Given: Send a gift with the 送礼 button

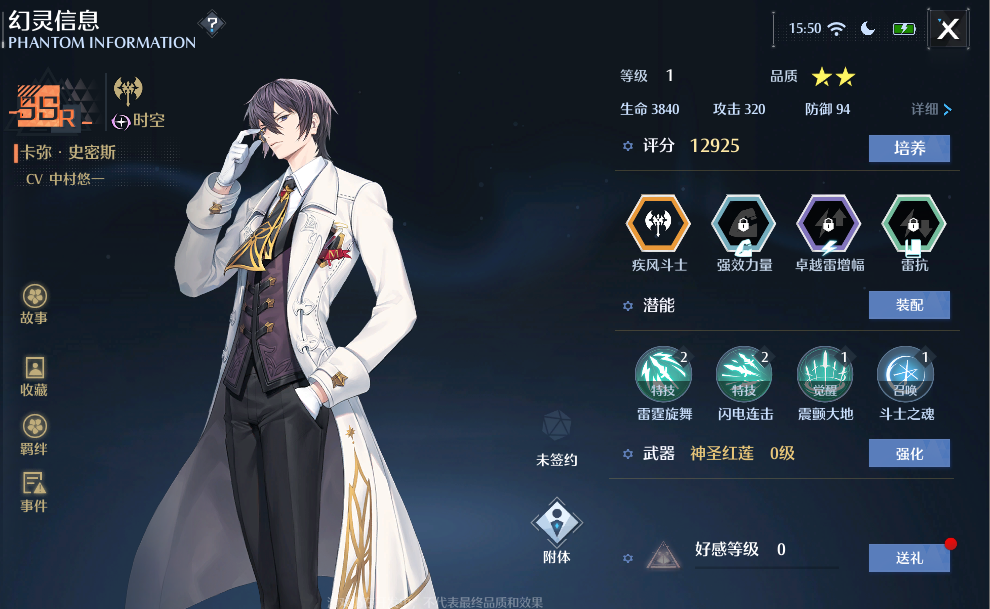Looking at the screenshot, I should [x=909, y=558].
